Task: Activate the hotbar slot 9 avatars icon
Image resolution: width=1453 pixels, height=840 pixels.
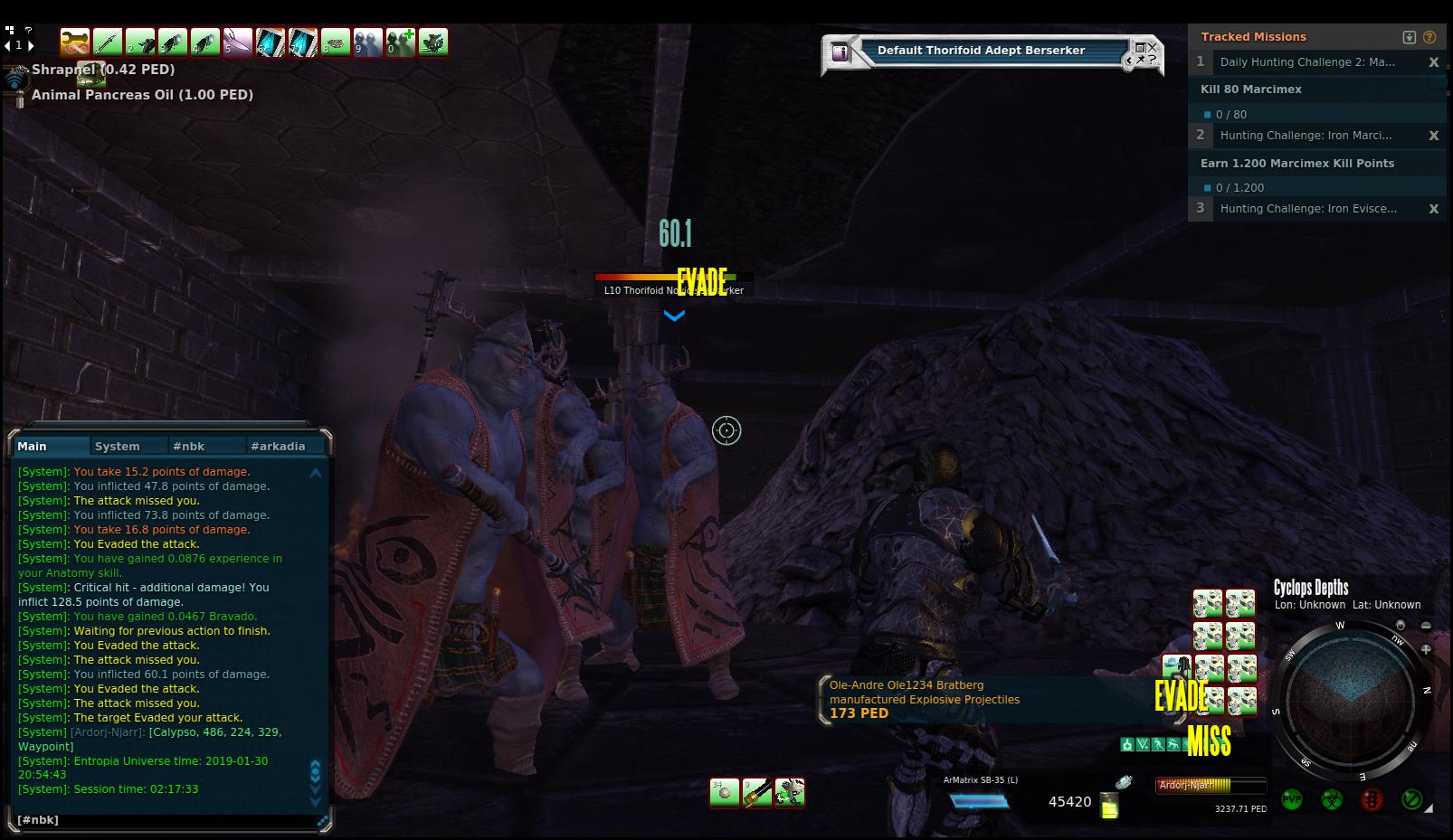Action: [x=368, y=42]
